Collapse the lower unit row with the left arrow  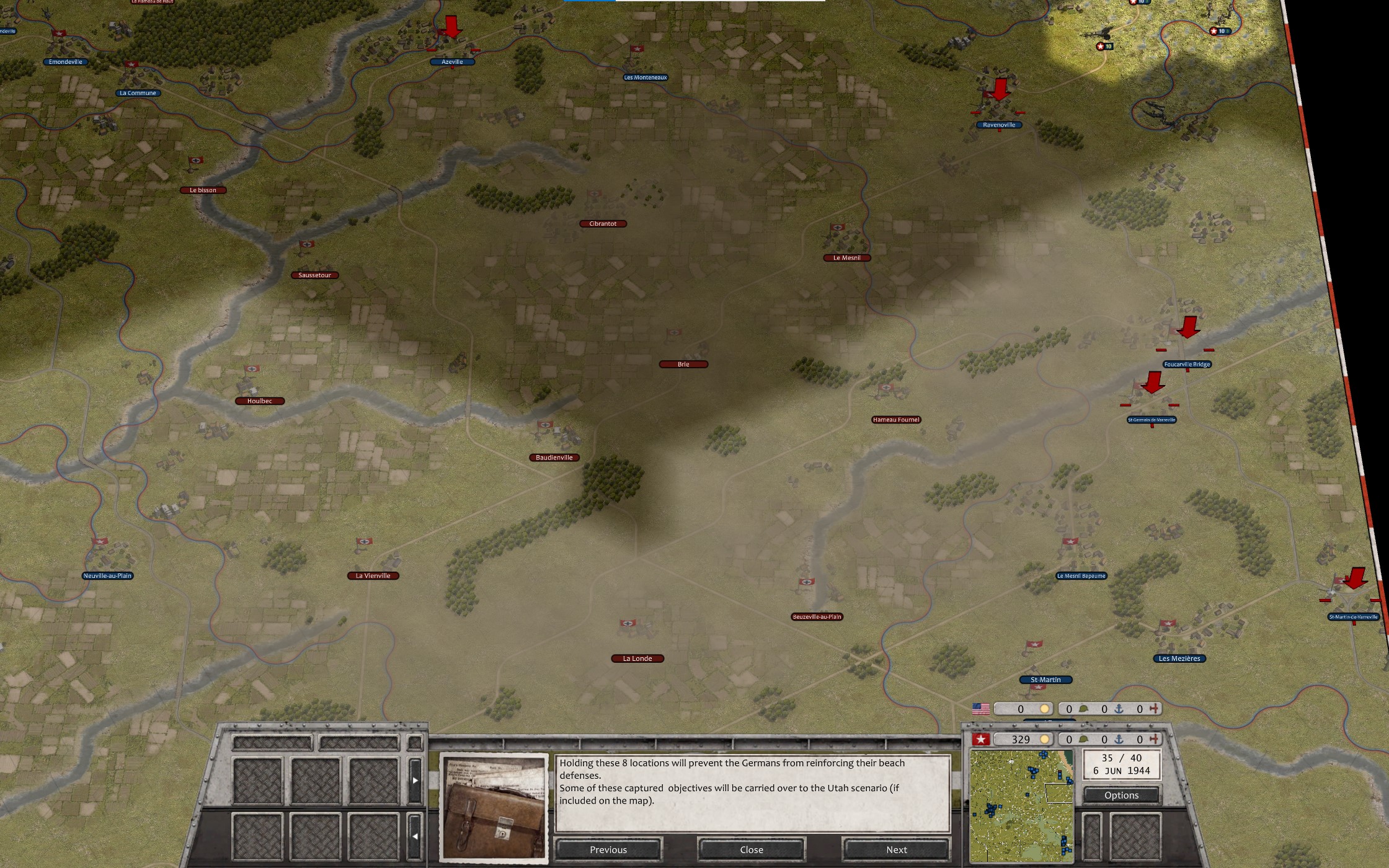tap(415, 837)
